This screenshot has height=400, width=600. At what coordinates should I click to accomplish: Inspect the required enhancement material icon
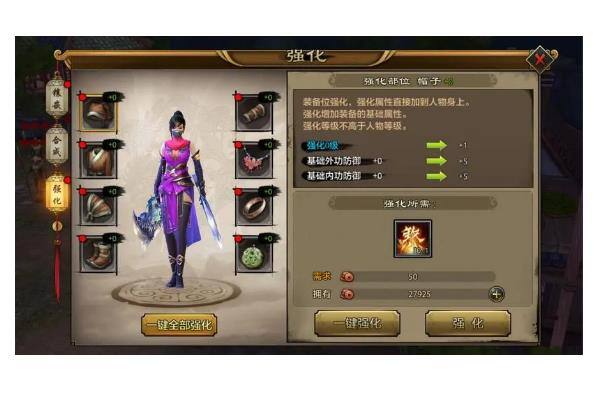pos(410,239)
